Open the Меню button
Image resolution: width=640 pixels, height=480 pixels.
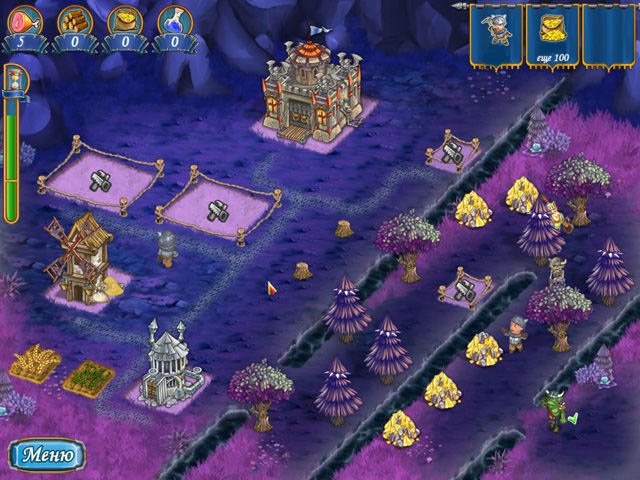point(47,455)
